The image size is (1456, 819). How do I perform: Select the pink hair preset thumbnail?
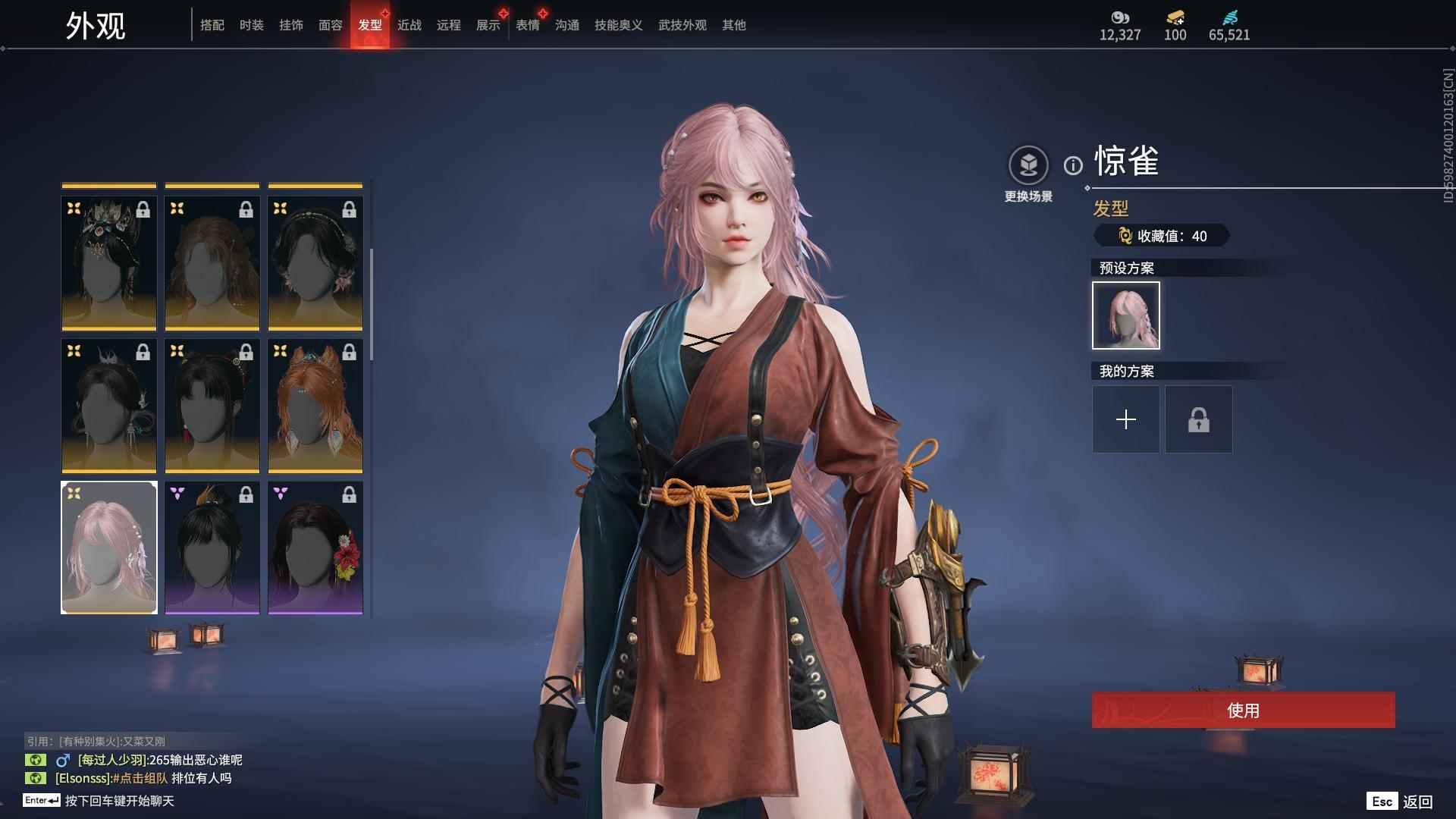1125,315
